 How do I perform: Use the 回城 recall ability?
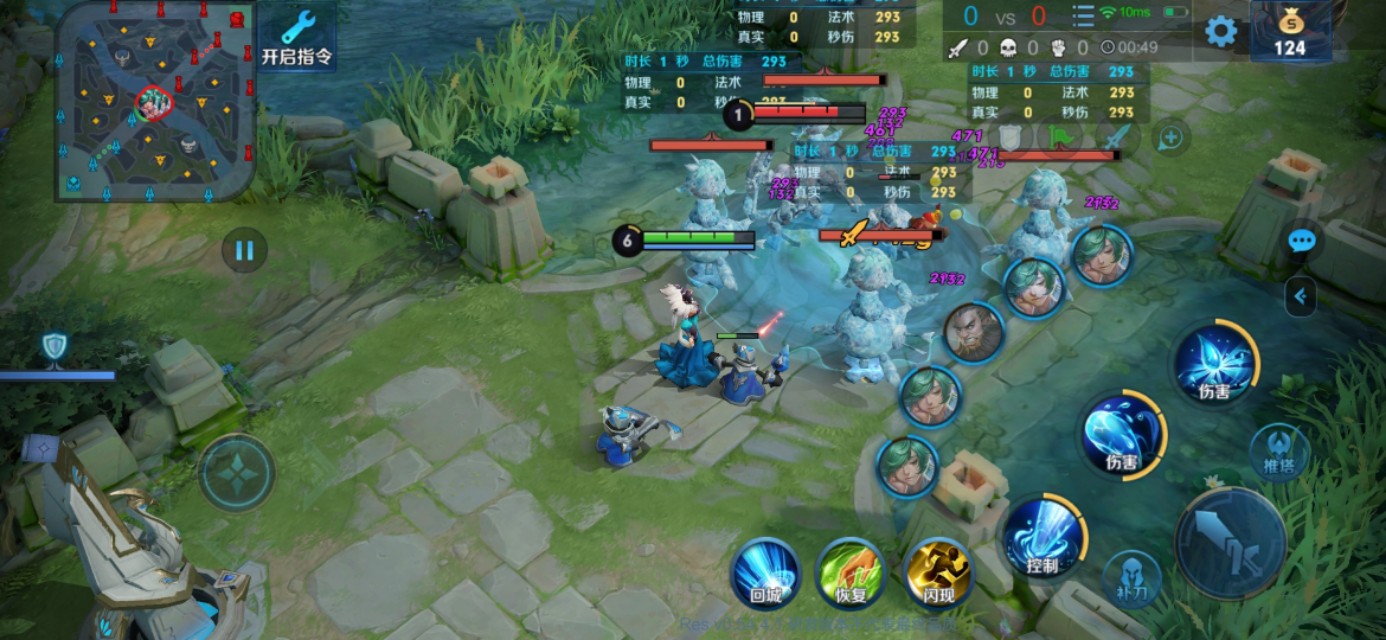[x=766, y=575]
